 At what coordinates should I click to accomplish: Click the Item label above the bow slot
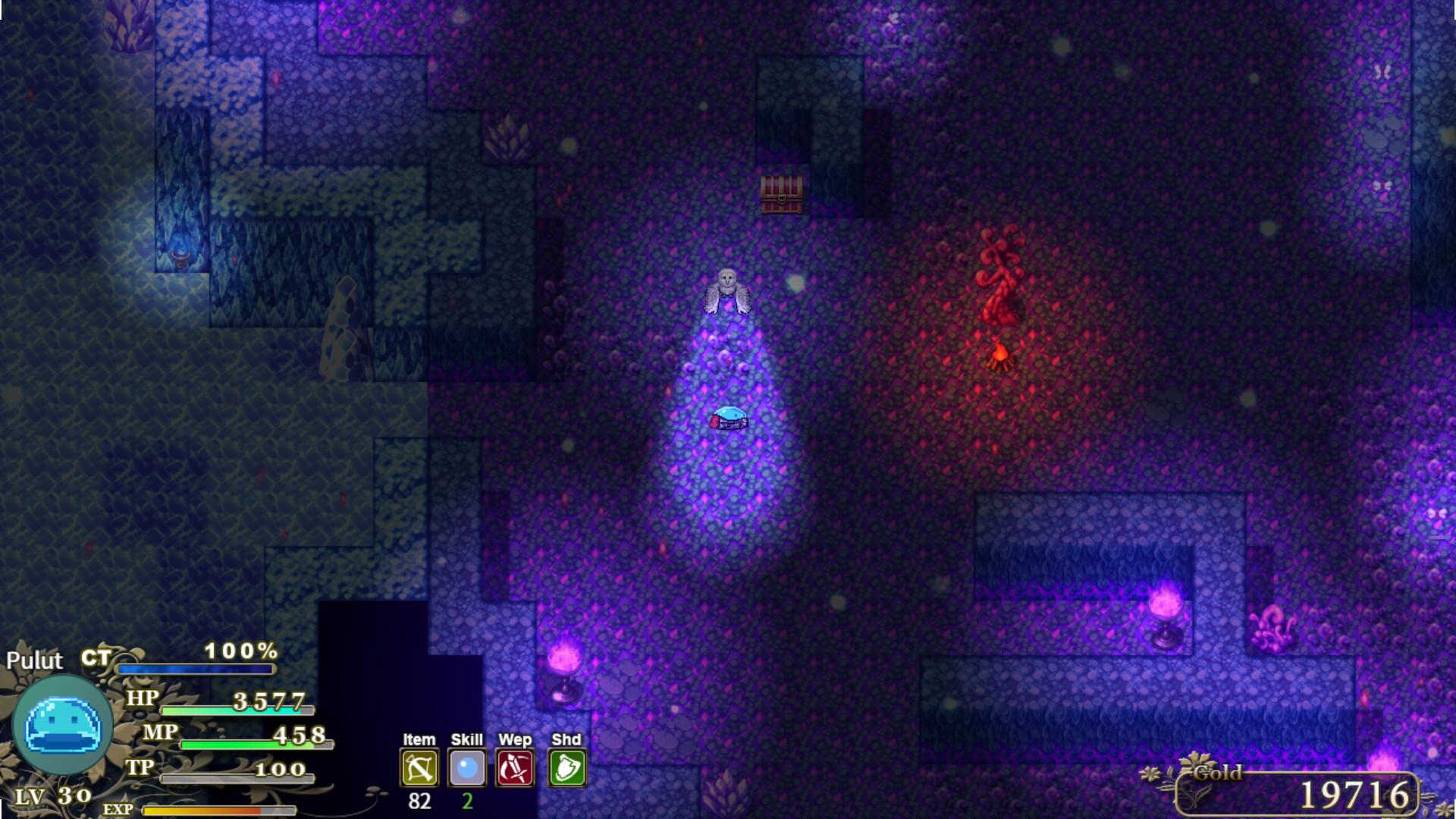(x=418, y=739)
